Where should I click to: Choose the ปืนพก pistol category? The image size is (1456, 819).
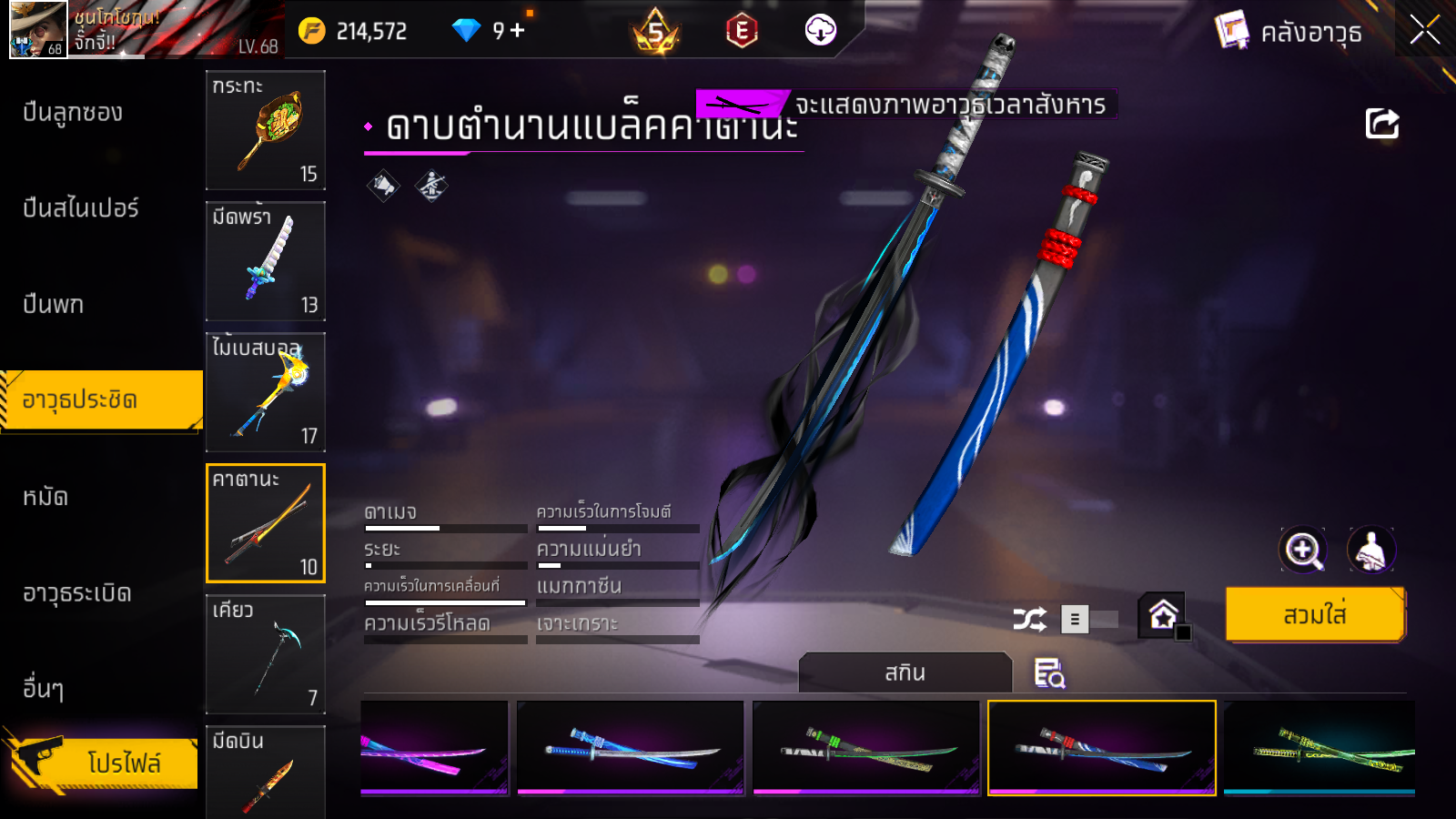tap(54, 304)
